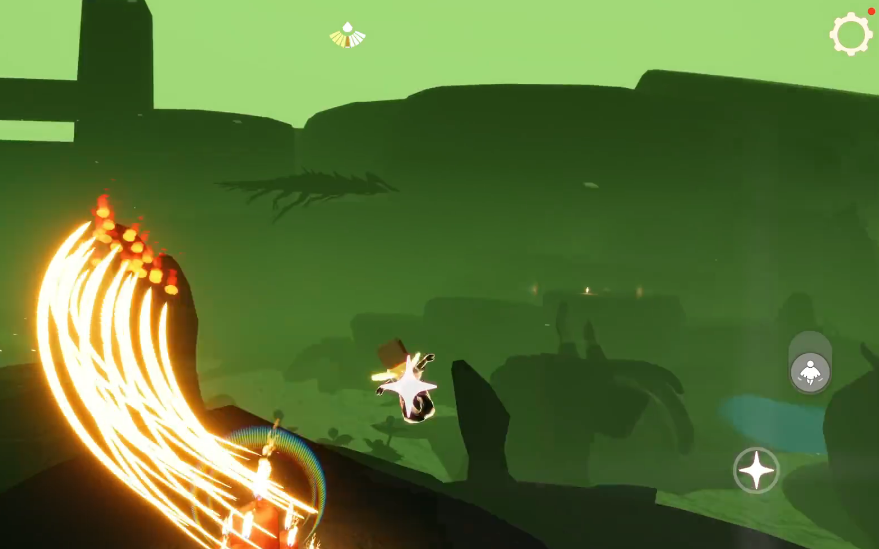Image resolution: width=879 pixels, height=549 pixels.
Task: Open the settings gear menu
Action: pyautogui.click(x=850, y=34)
